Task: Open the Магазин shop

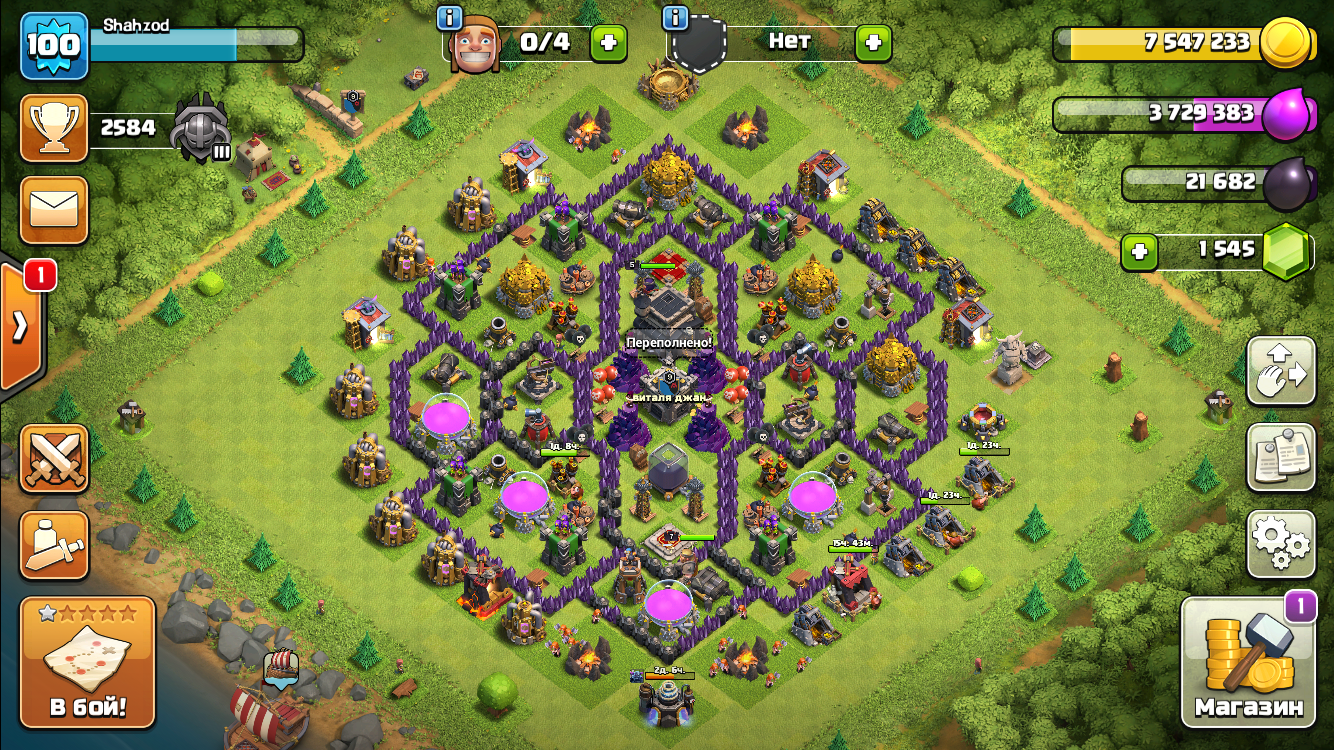Action: (x=1249, y=662)
